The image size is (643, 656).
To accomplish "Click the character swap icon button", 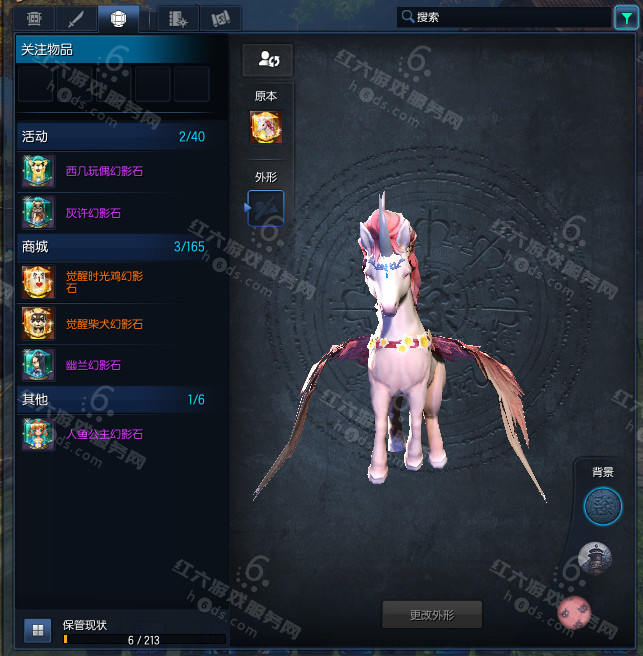I will 267,59.
